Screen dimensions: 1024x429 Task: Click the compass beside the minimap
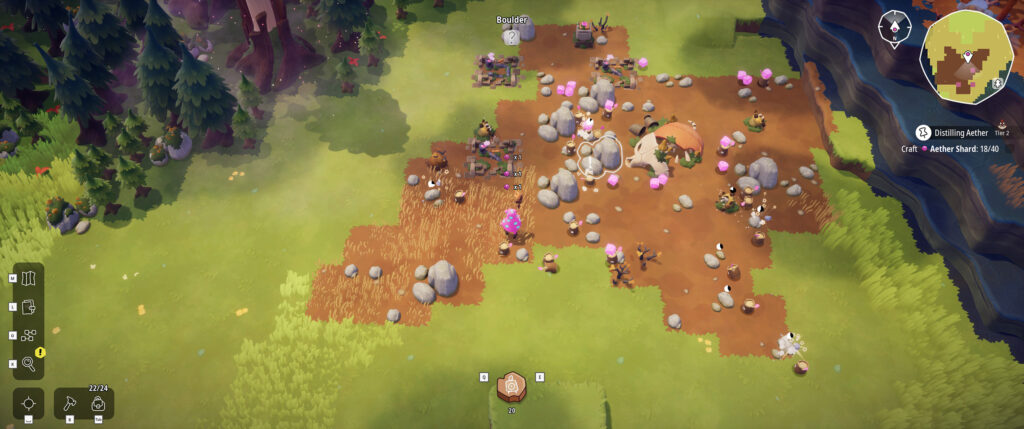(x=893, y=29)
